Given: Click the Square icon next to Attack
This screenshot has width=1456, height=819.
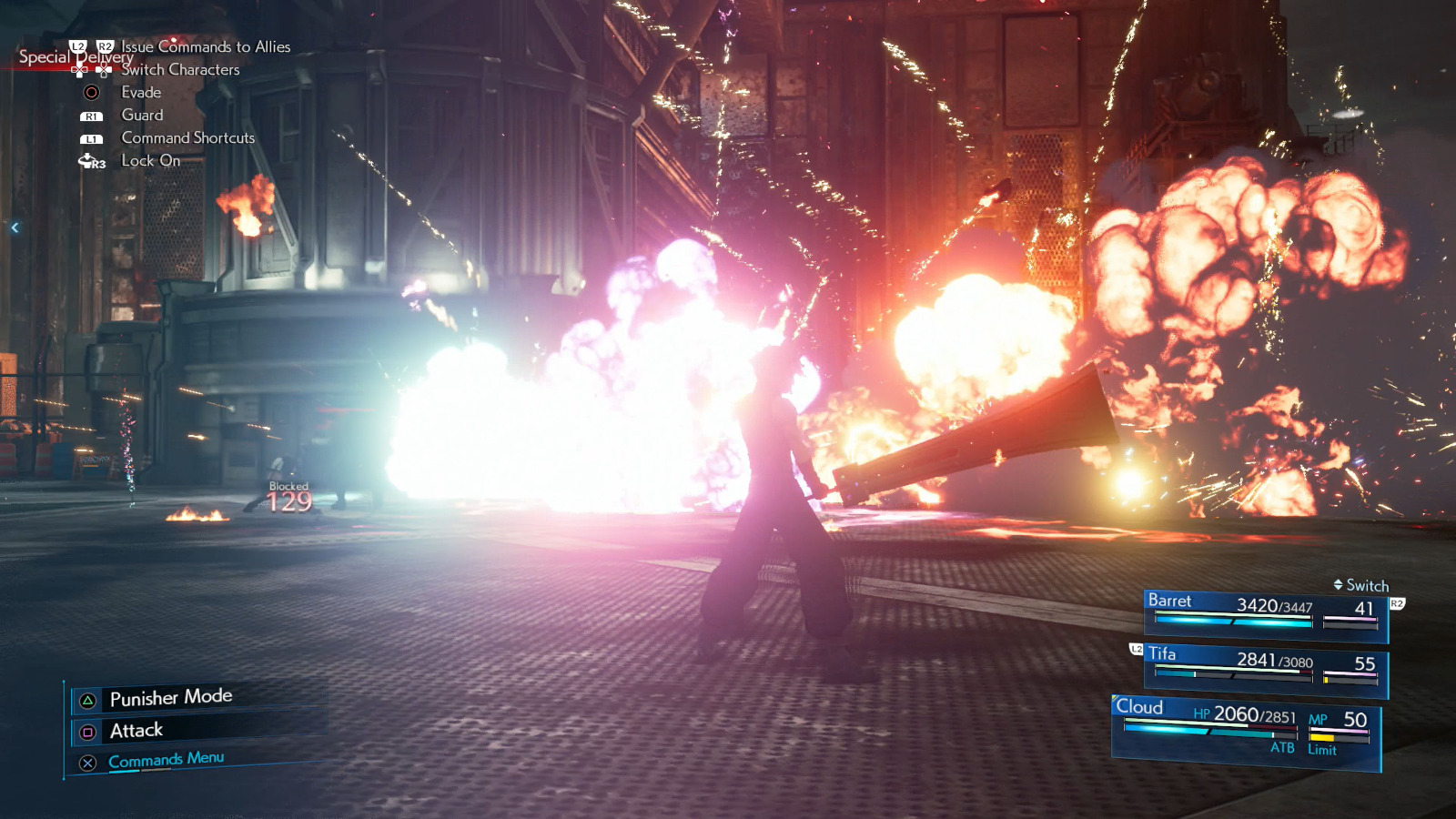Looking at the screenshot, I should pyautogui.click(x=87, y=730).
